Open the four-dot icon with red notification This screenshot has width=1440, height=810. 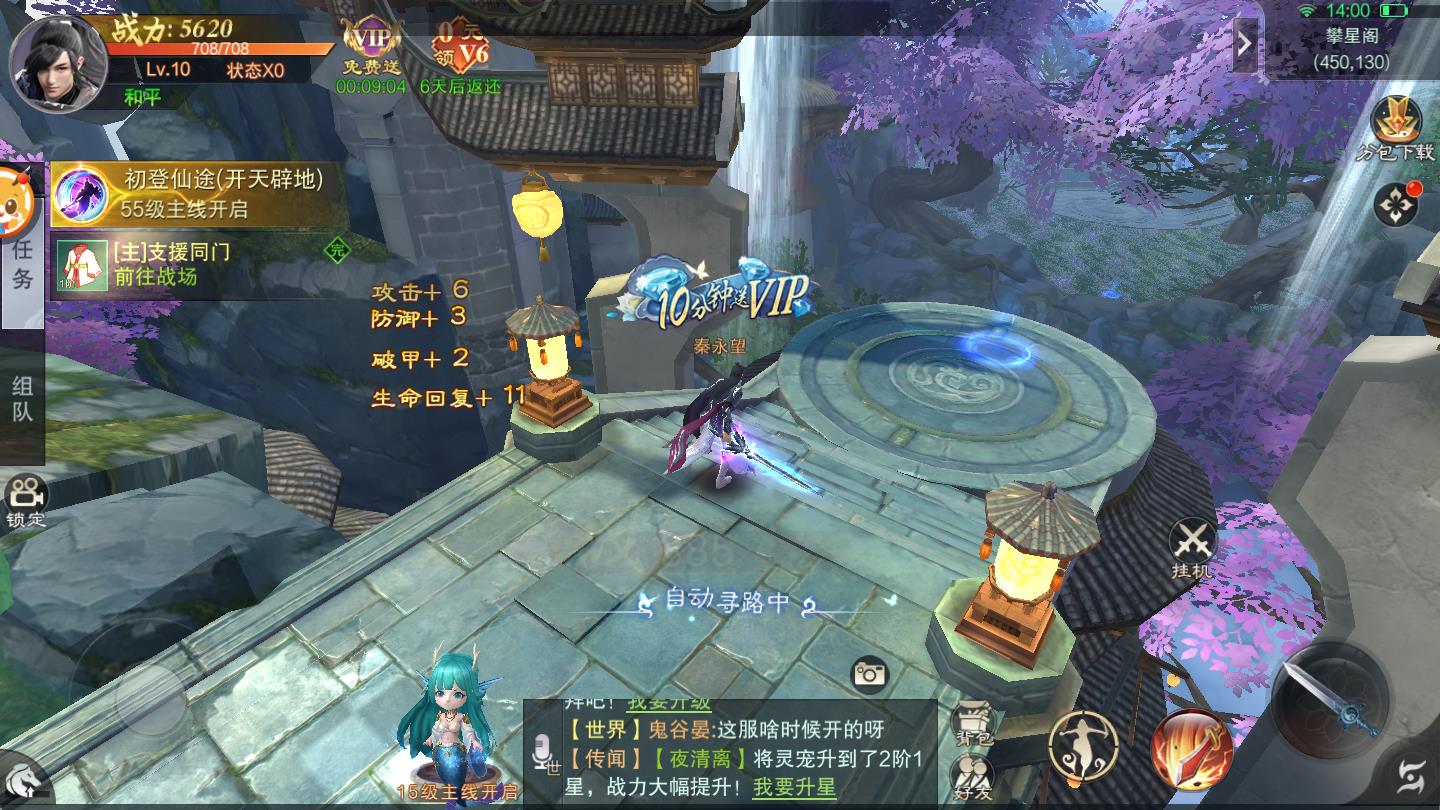1395,204
